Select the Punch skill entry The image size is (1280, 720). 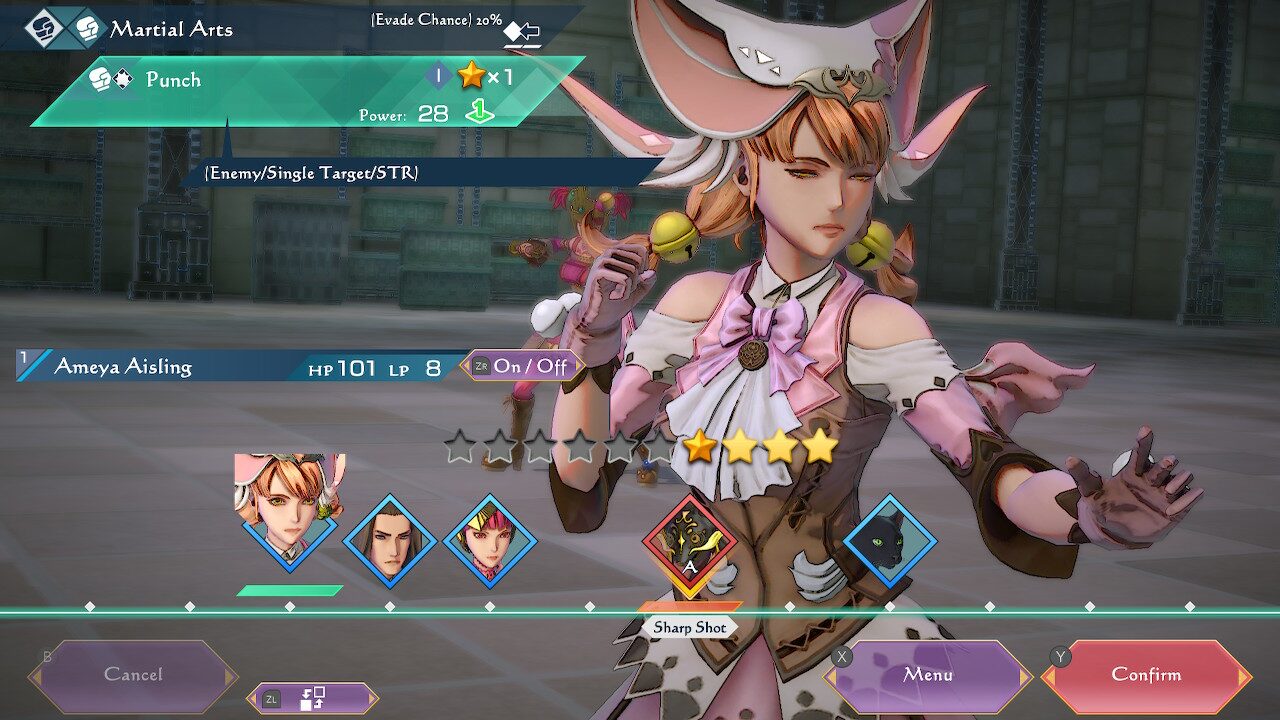click(x=300, y=92)
